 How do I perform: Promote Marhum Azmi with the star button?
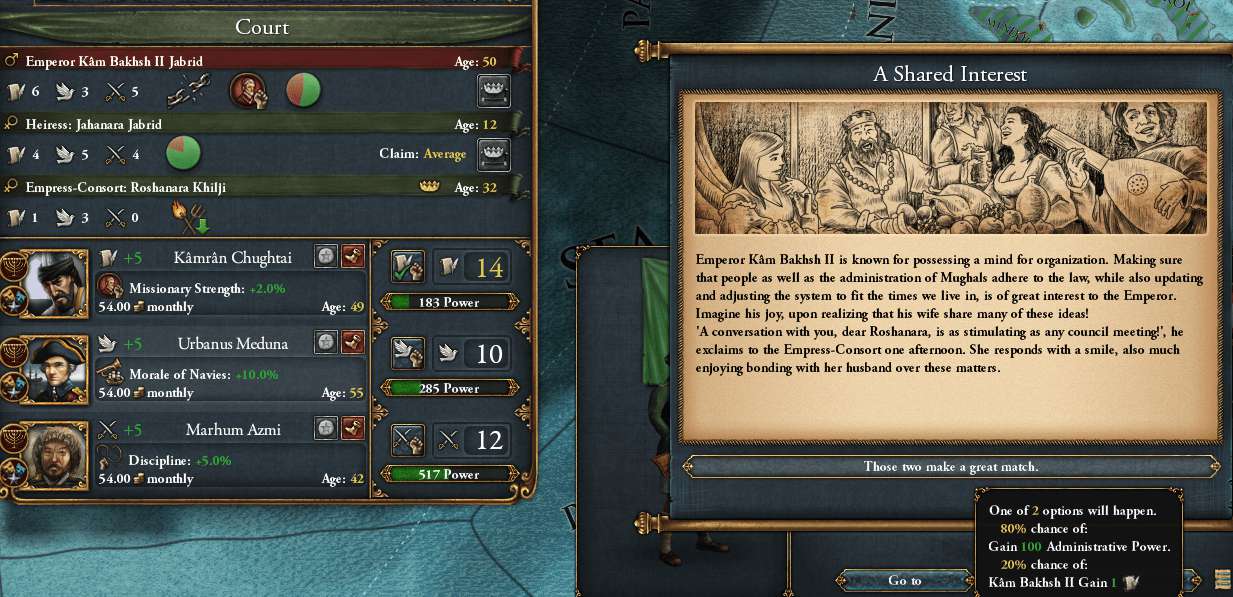(x=326, y=429)
